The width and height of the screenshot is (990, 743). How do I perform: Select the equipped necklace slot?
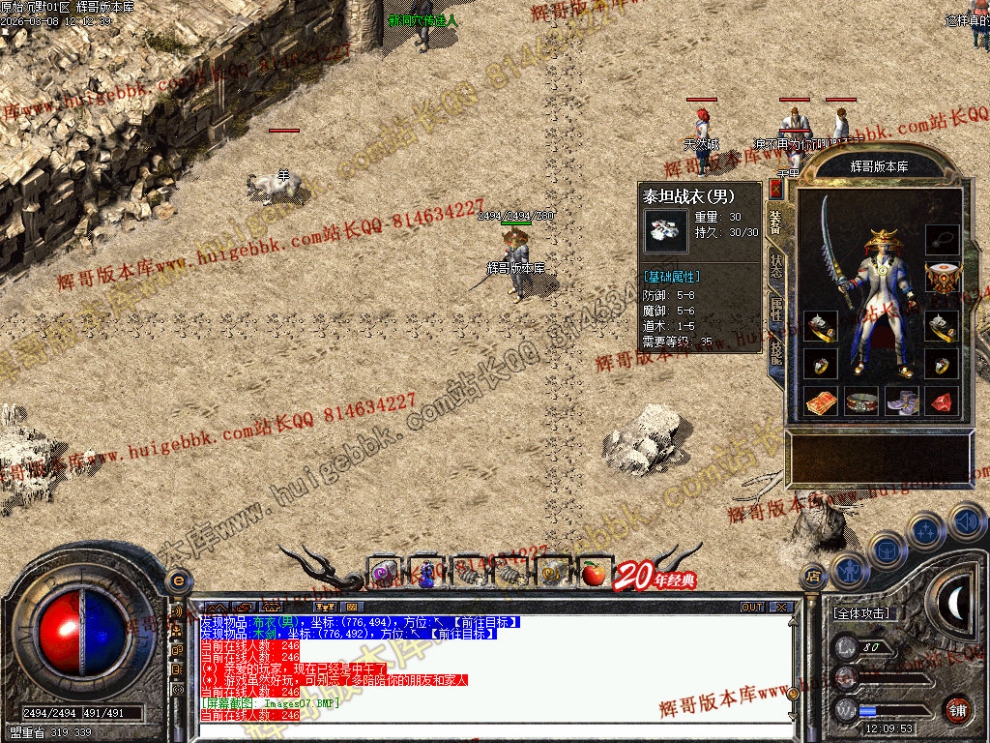pos(941,239)
